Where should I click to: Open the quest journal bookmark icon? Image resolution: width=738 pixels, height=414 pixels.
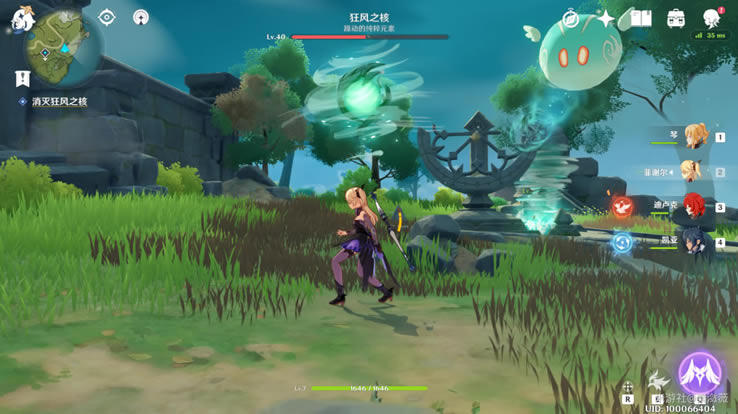[22, 77]
